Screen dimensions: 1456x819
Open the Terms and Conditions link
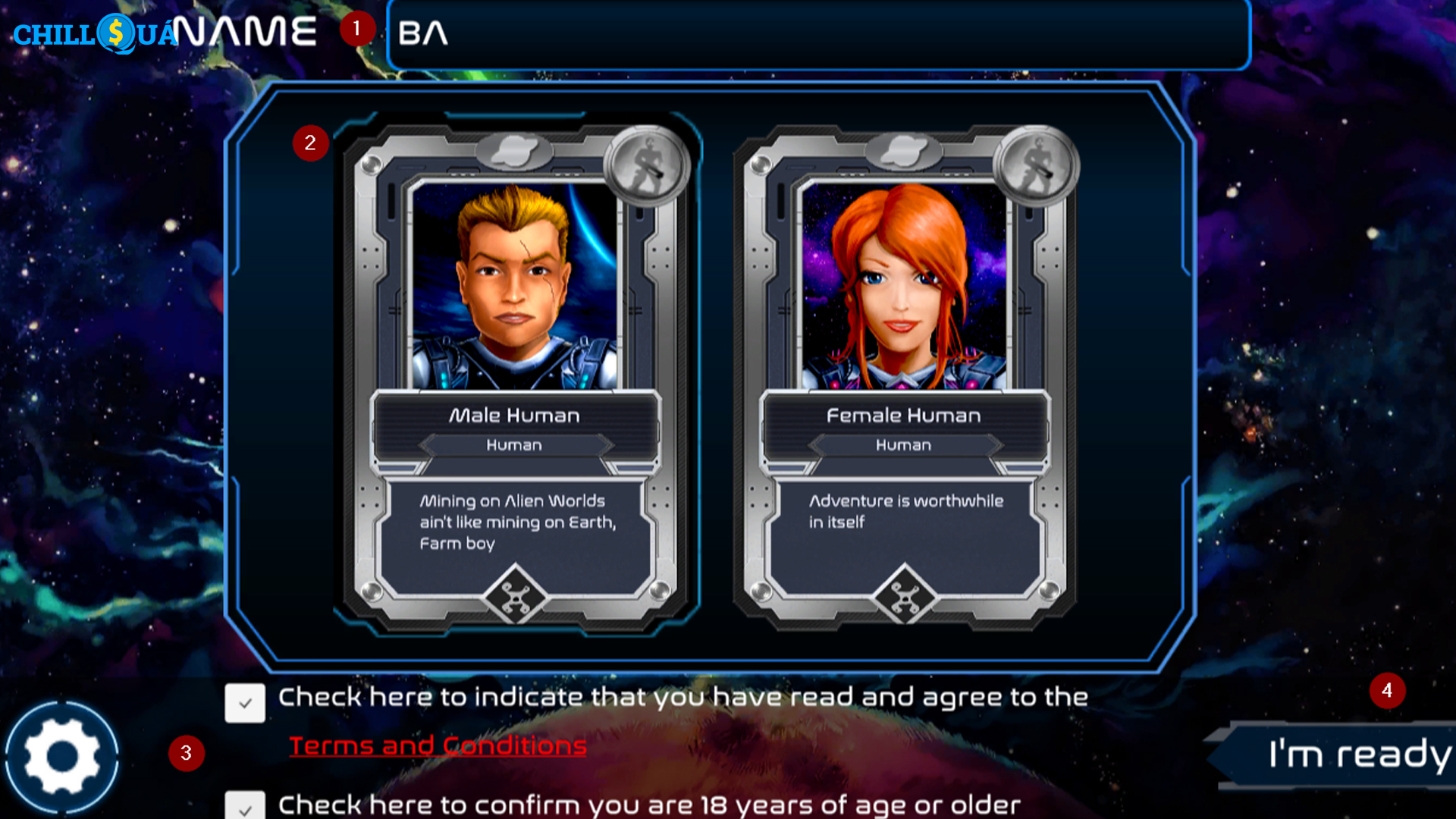pyautogui.click(x=438, y=746)
